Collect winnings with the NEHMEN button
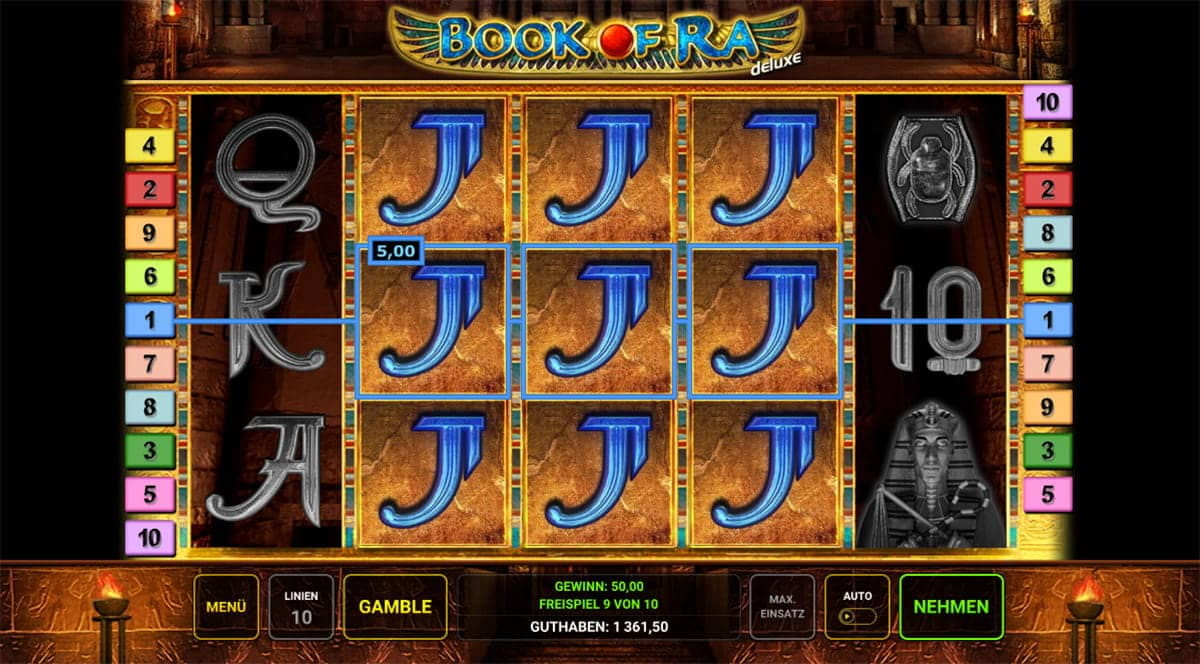 [951, 607]
